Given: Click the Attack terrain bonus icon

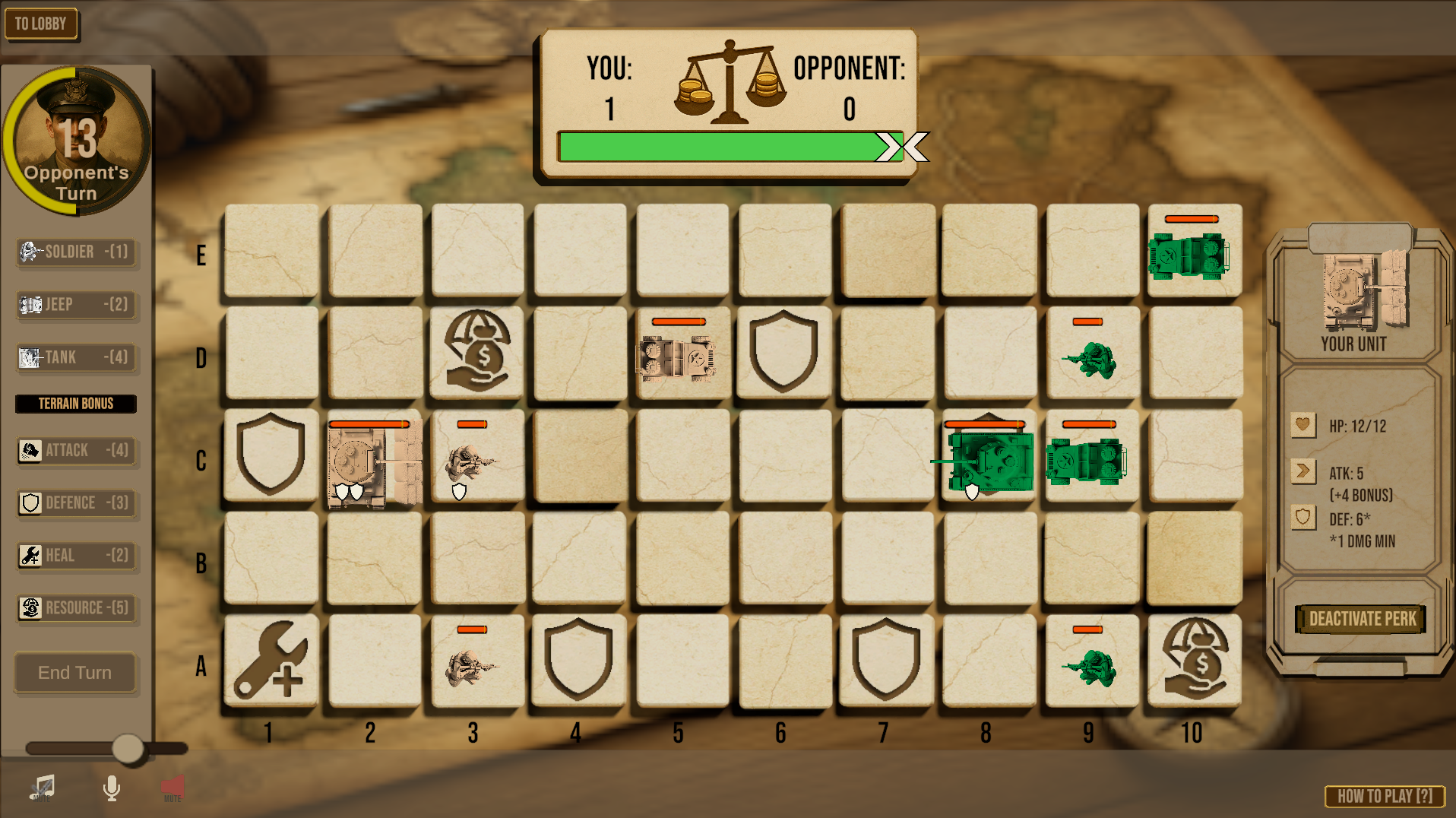Looking at the screenshot, I should click(29, 450).
